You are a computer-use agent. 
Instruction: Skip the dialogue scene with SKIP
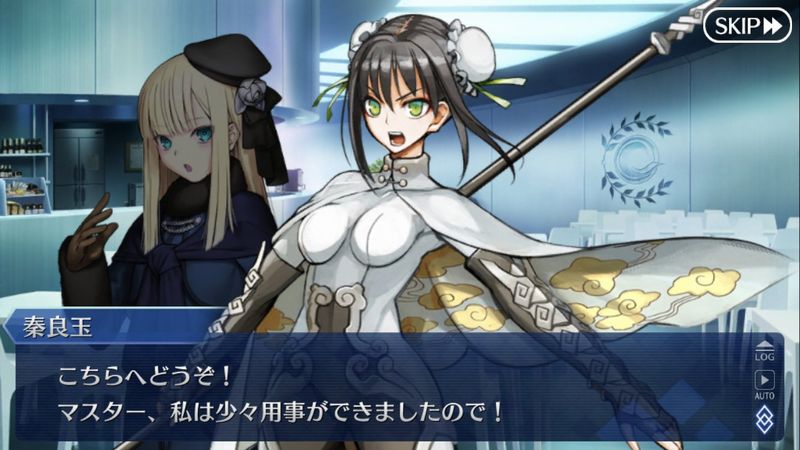point(746,25)
